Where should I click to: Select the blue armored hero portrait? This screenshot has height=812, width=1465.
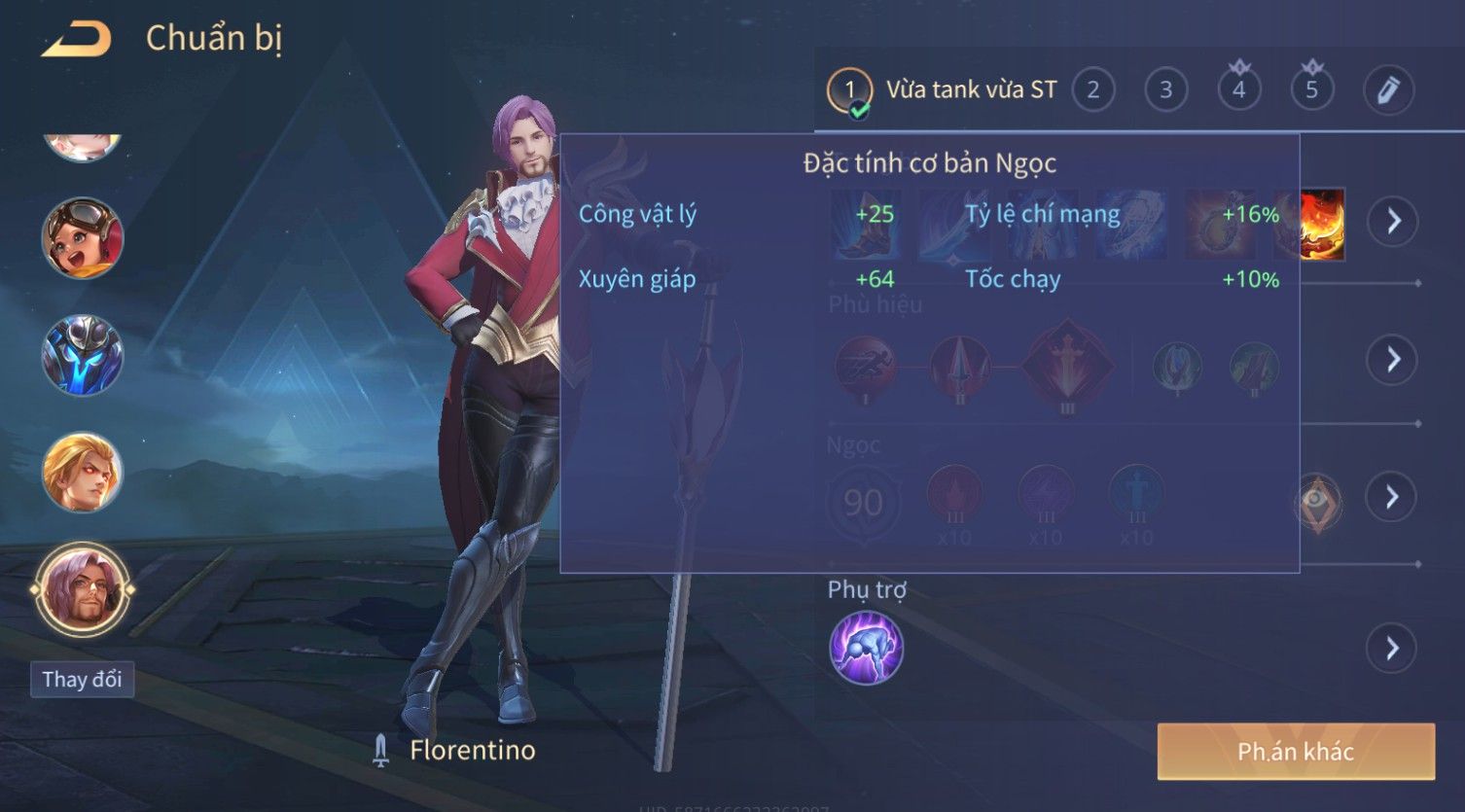(83, 355)
